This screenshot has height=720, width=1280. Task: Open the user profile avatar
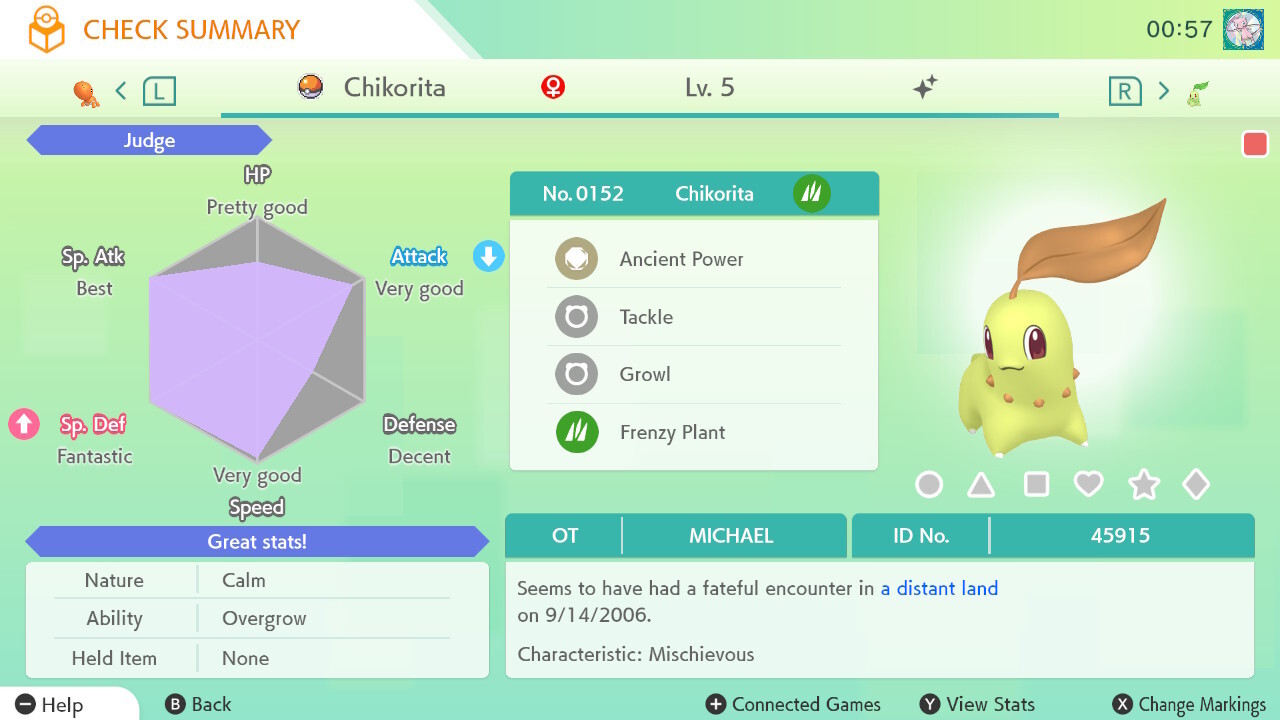click(1242, 29)
